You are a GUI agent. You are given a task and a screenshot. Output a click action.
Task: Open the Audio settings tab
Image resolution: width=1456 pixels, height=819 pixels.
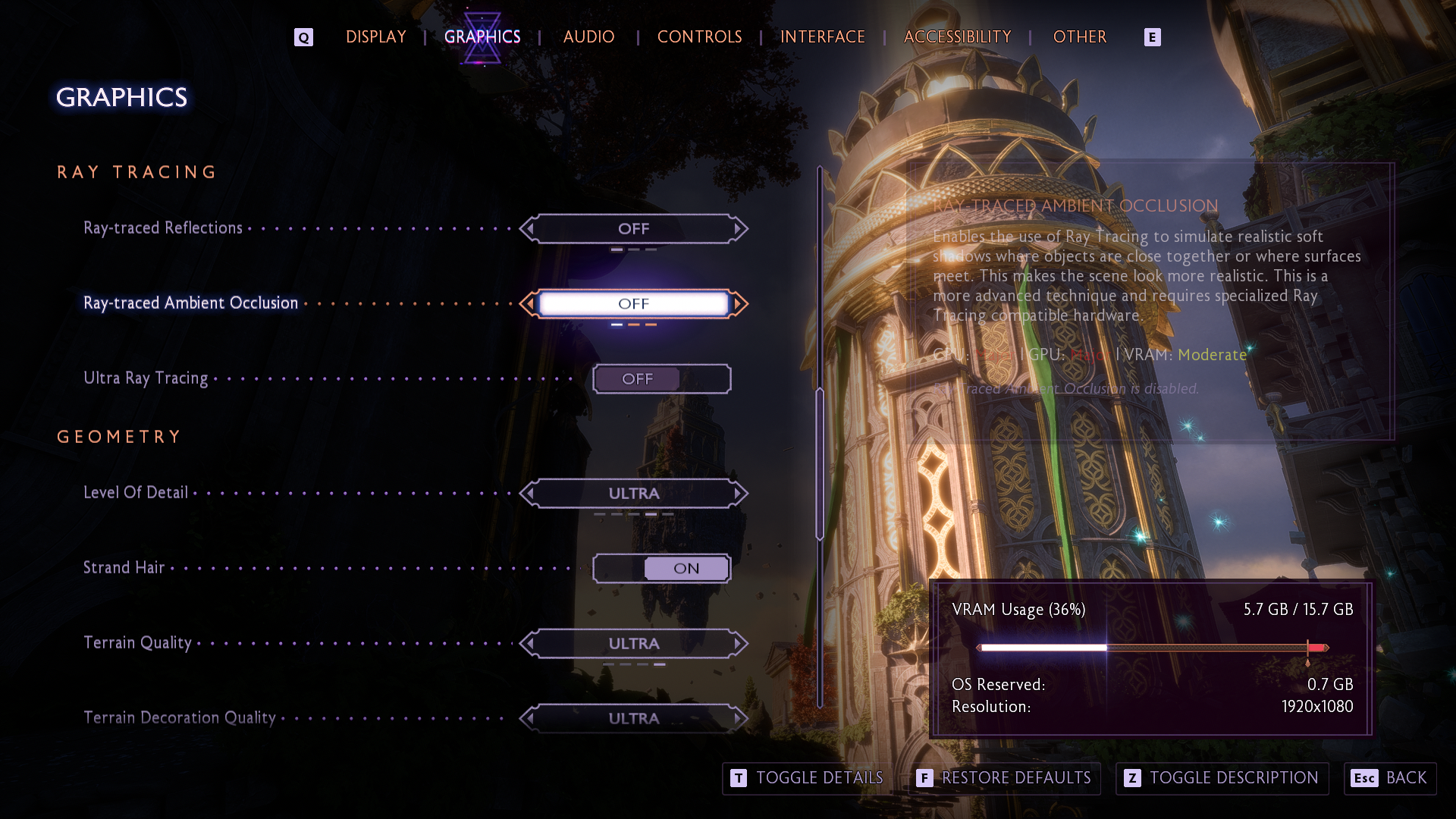point(588,36)
